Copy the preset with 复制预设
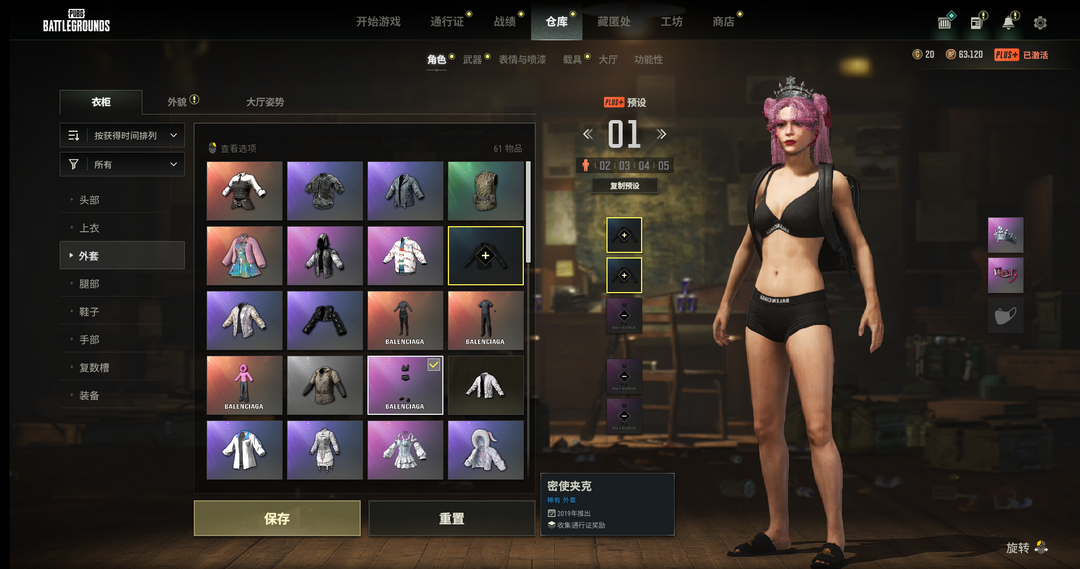 (625, 186)
